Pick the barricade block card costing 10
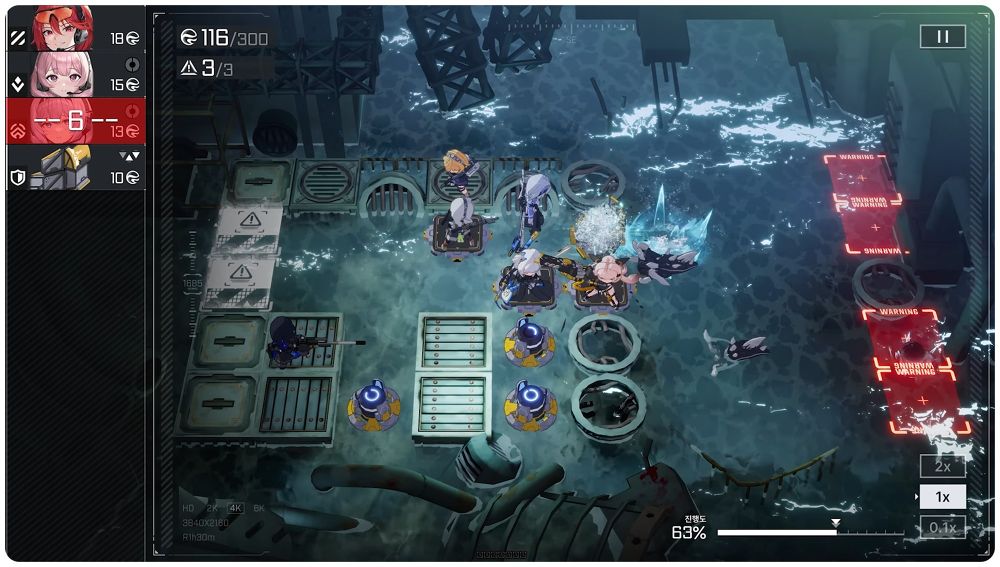Viewport: 1000px width, 567px height. [x=76, y=167]
